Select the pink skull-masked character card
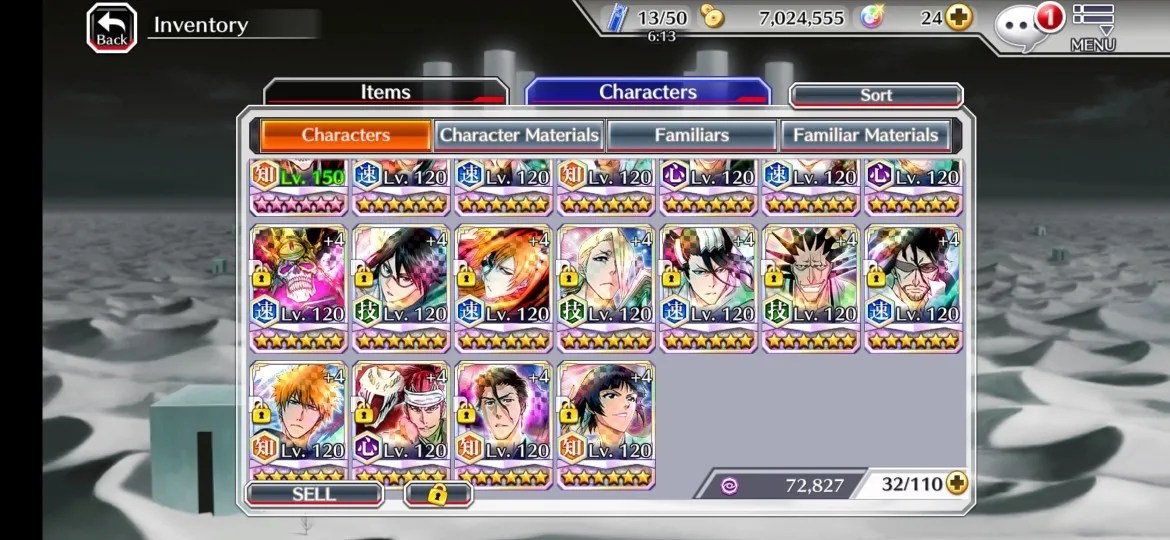This screenshot has height=540, width=1170. [x=299, y=287]
